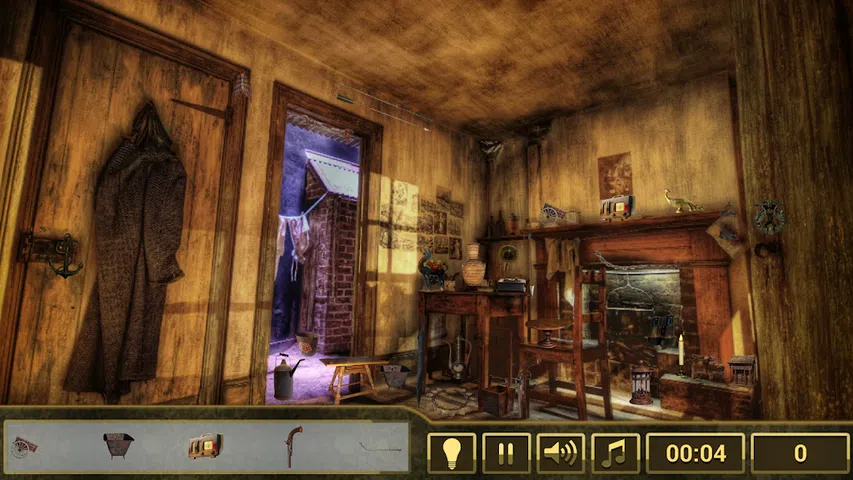Select the toy tram in the item tray
Viewport: 853px width, 480px height.
tap(205, 446)
